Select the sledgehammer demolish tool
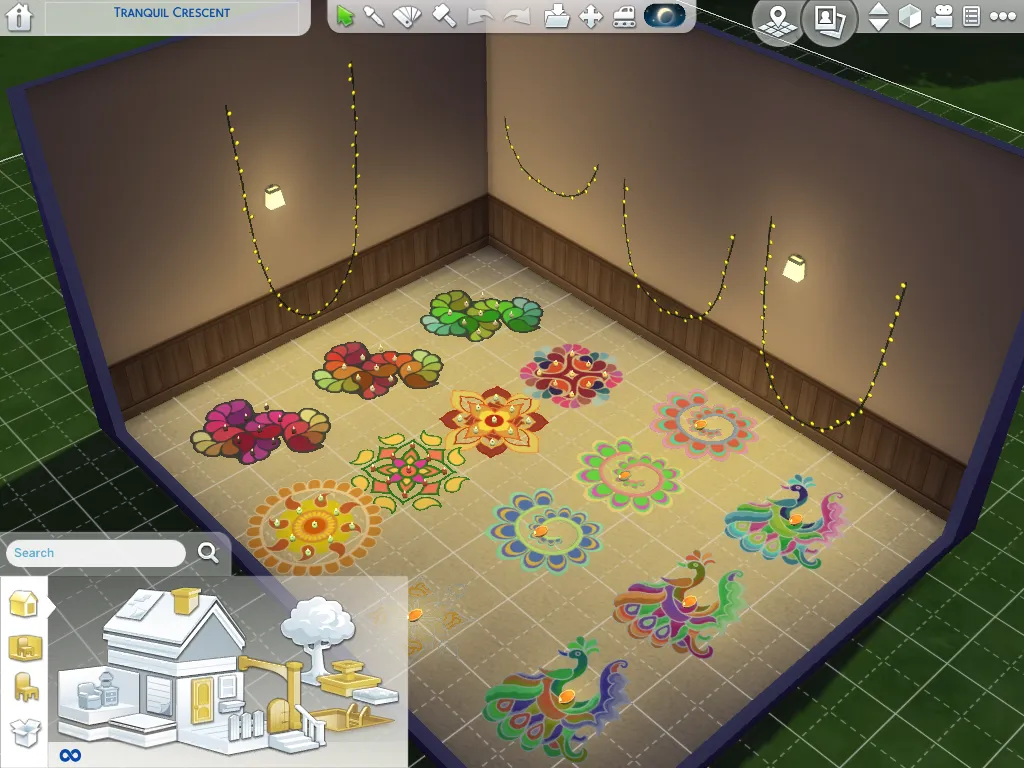 [x=443, y=16]
